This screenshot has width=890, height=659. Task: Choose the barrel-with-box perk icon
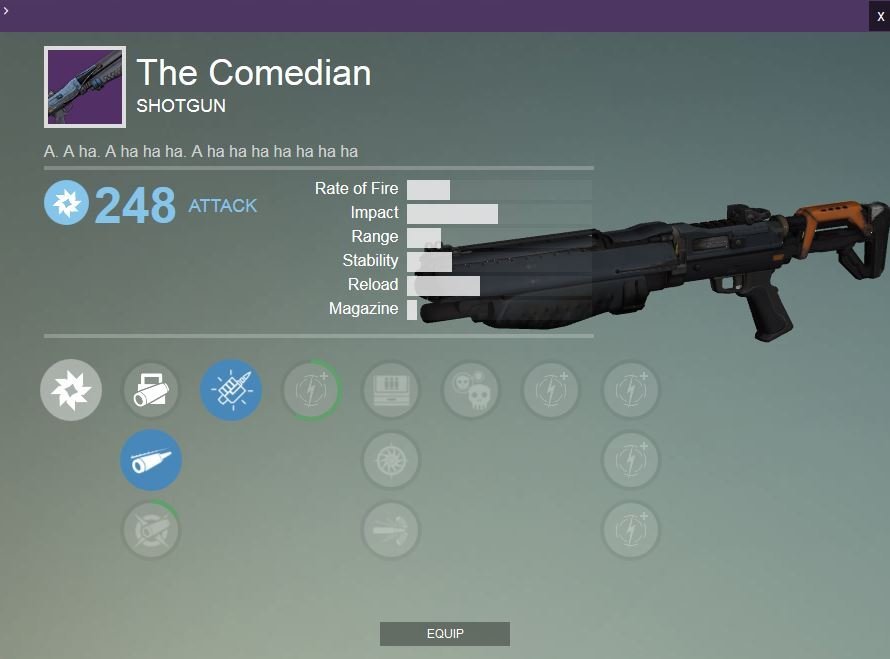tap(151, 390)
